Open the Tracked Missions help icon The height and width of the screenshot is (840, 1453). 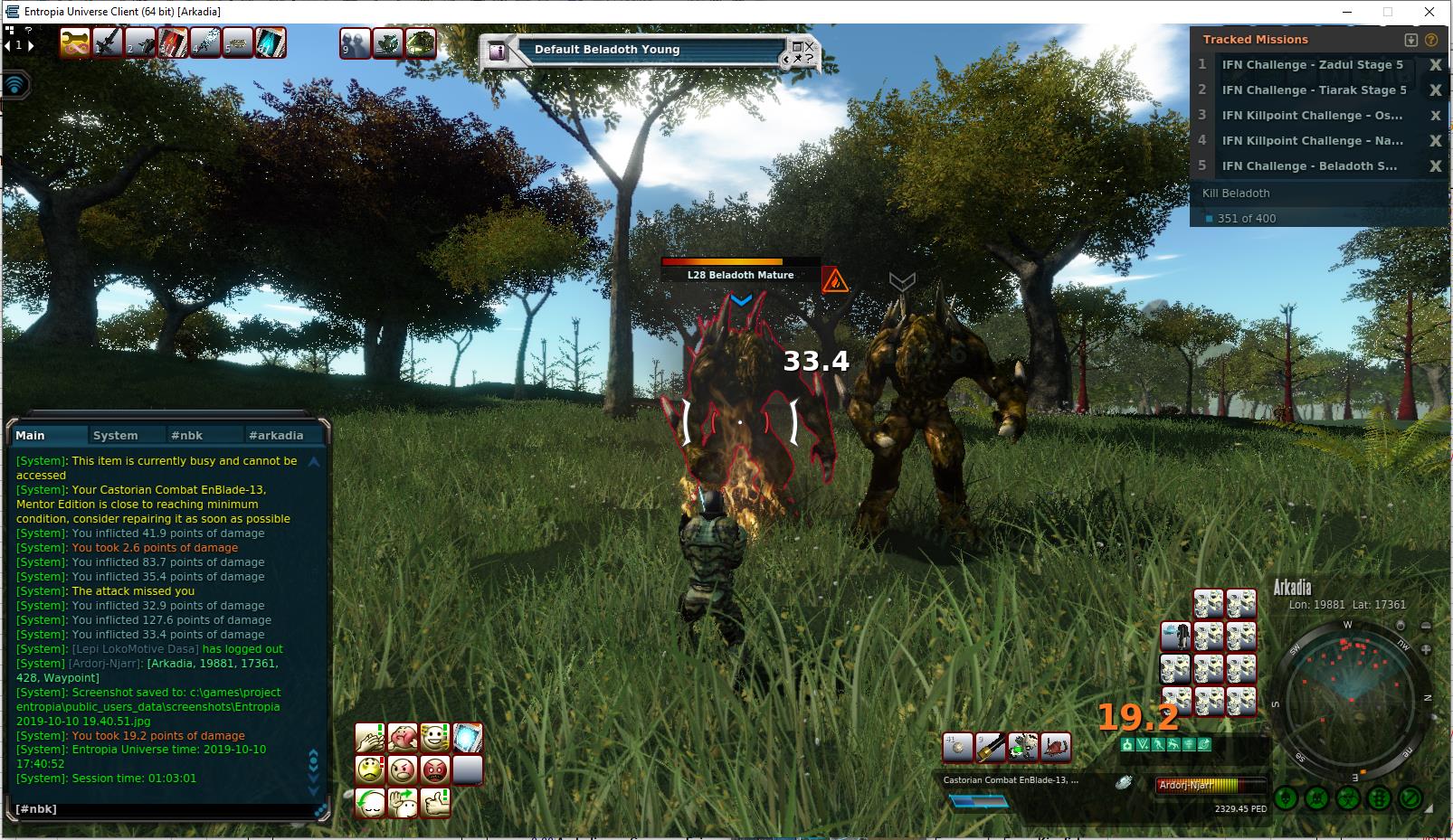[x=1431, y=40]
